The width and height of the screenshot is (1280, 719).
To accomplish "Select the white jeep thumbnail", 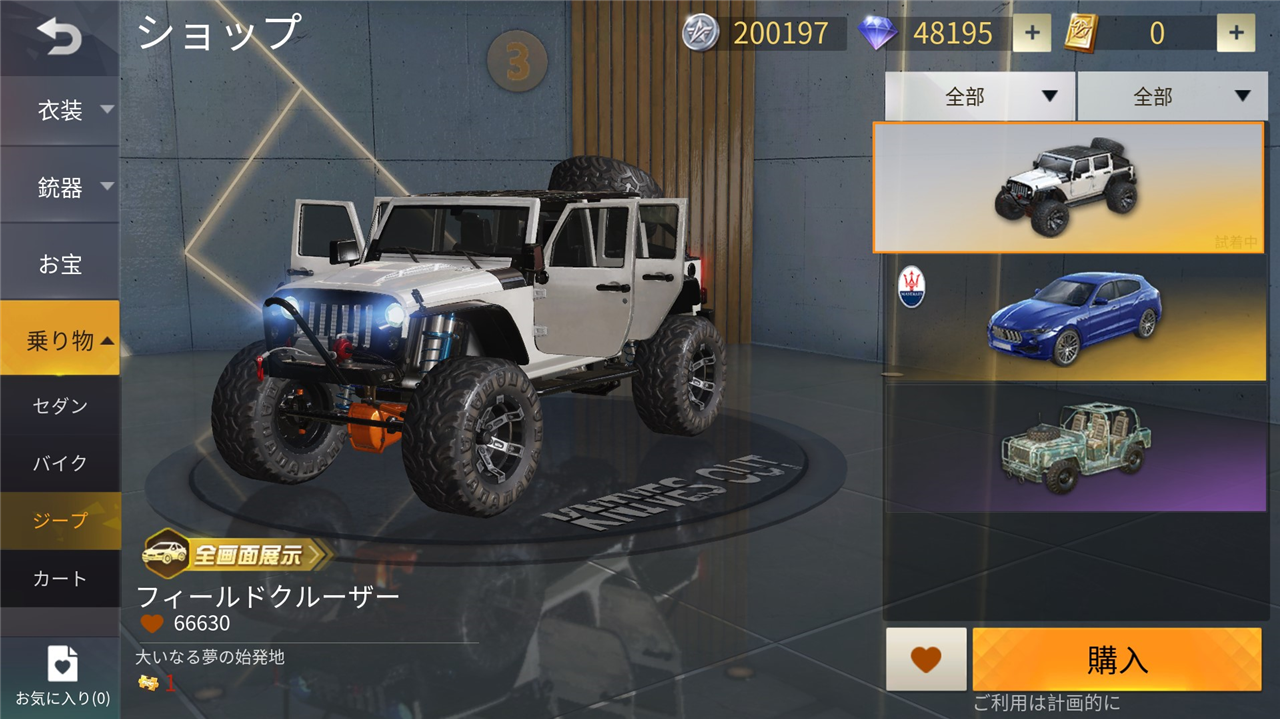I will 1068,187.
